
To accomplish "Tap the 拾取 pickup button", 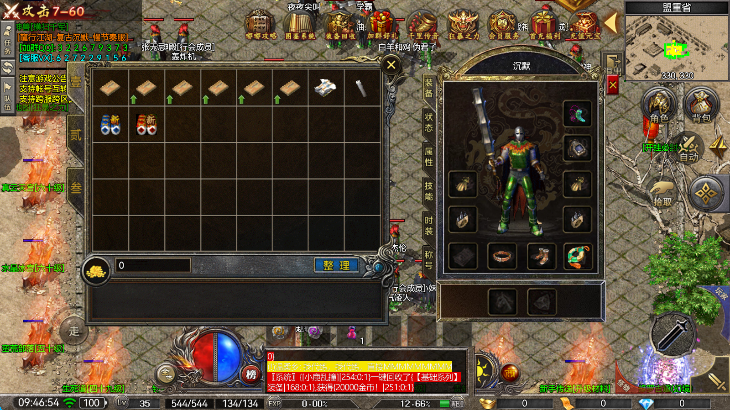I will pos(662,190).
